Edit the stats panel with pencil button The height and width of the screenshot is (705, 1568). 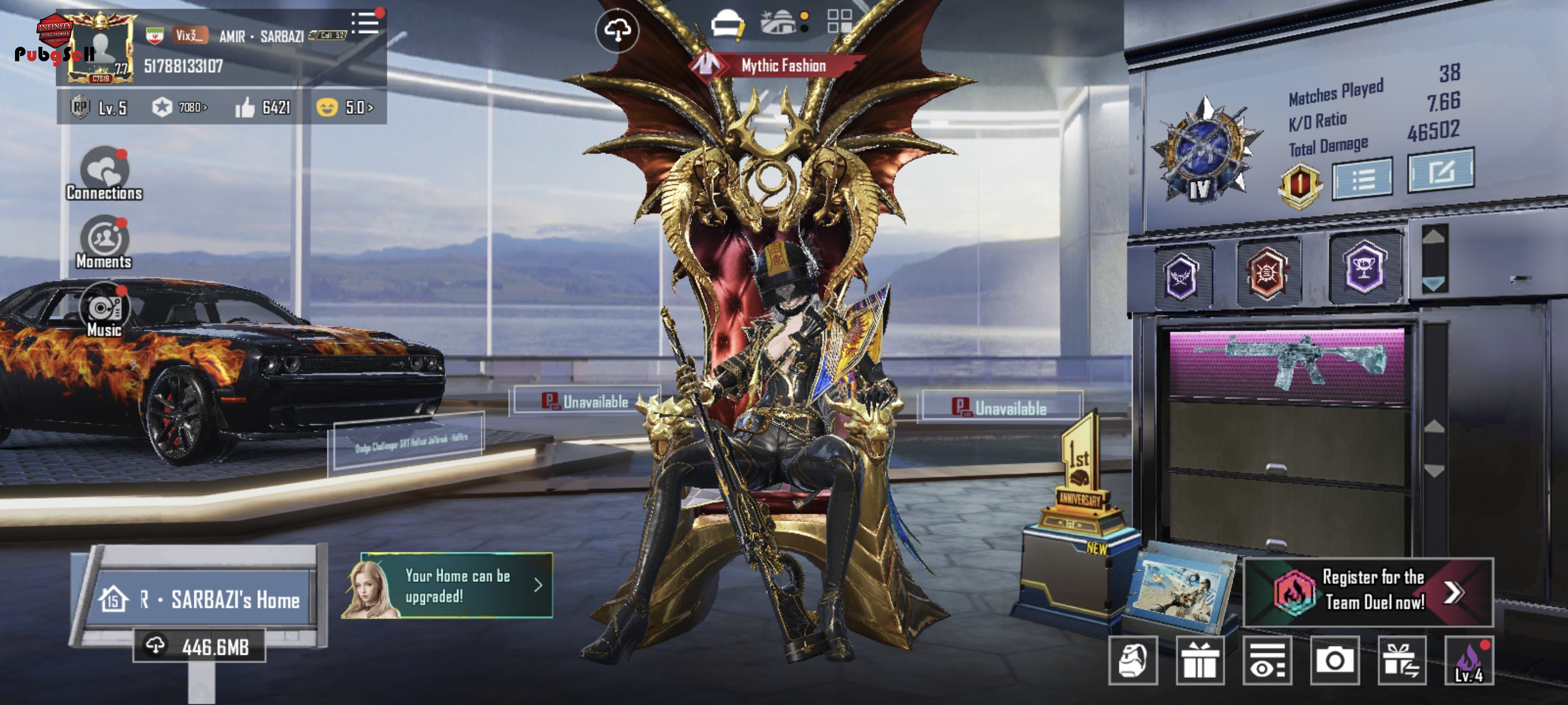[1440, 172]
